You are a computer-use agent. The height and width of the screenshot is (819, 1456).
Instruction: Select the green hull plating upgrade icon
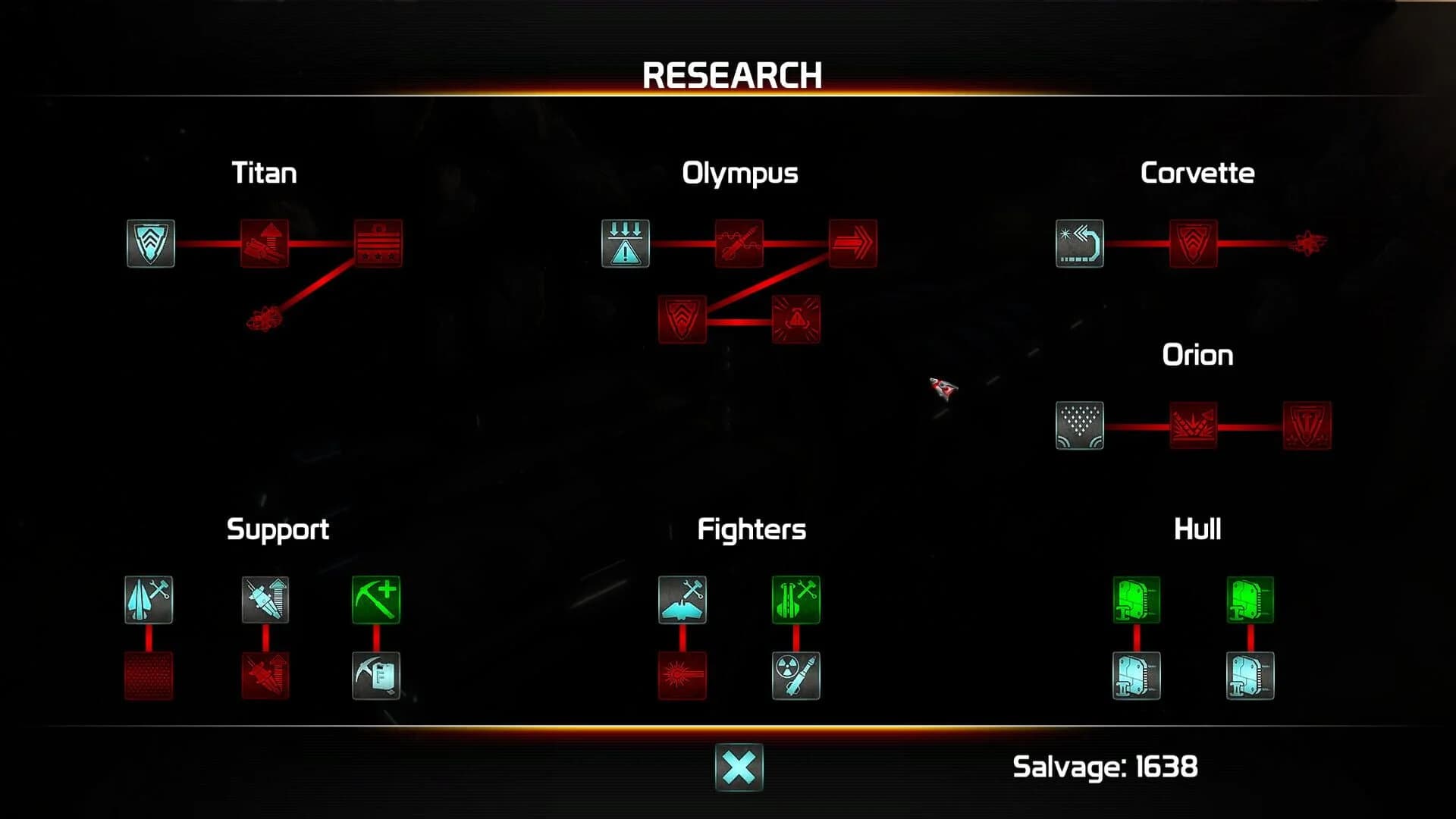[1135, 601]
